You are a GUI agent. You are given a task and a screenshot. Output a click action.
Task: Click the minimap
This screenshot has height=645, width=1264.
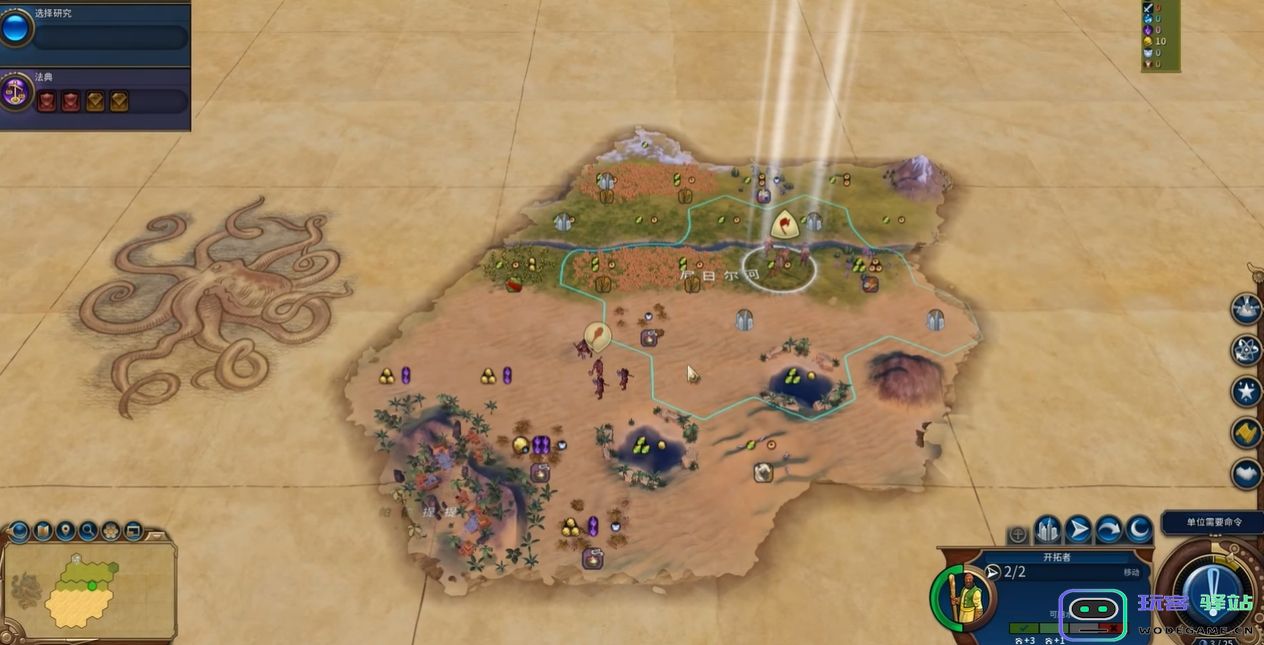coord(88,588)
